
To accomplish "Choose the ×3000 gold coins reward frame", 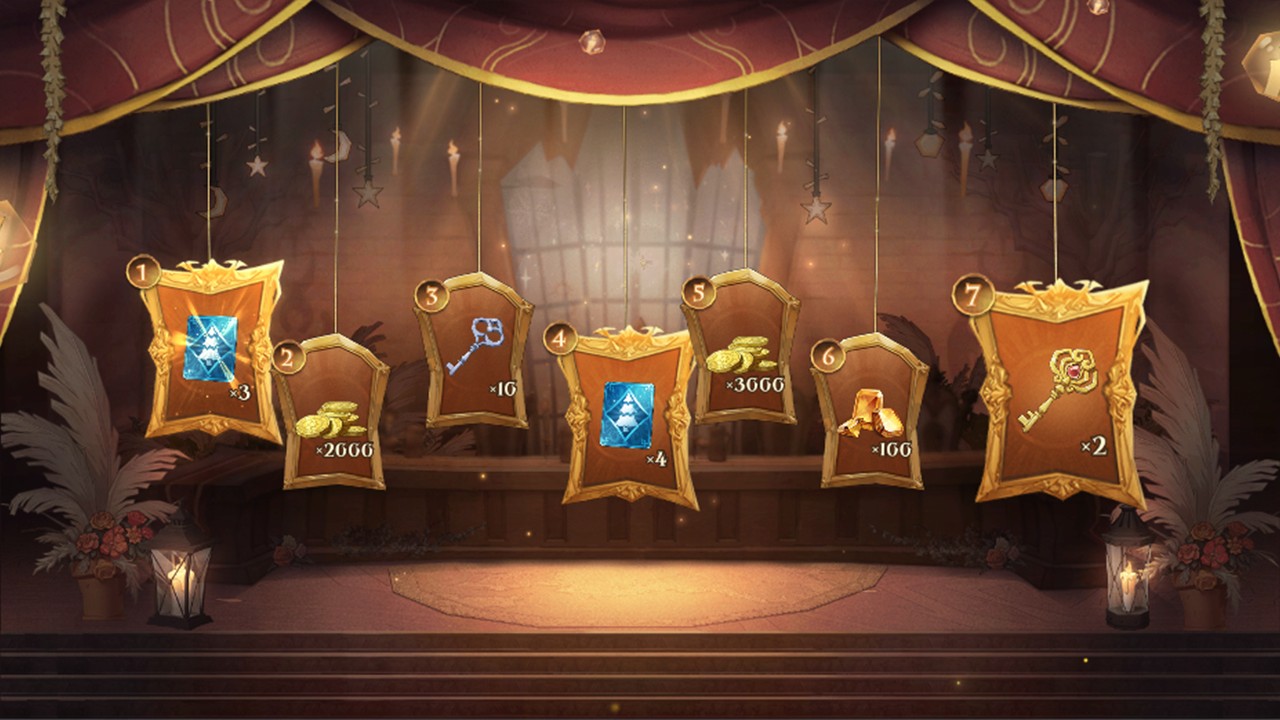I will (x=741, y=348).
